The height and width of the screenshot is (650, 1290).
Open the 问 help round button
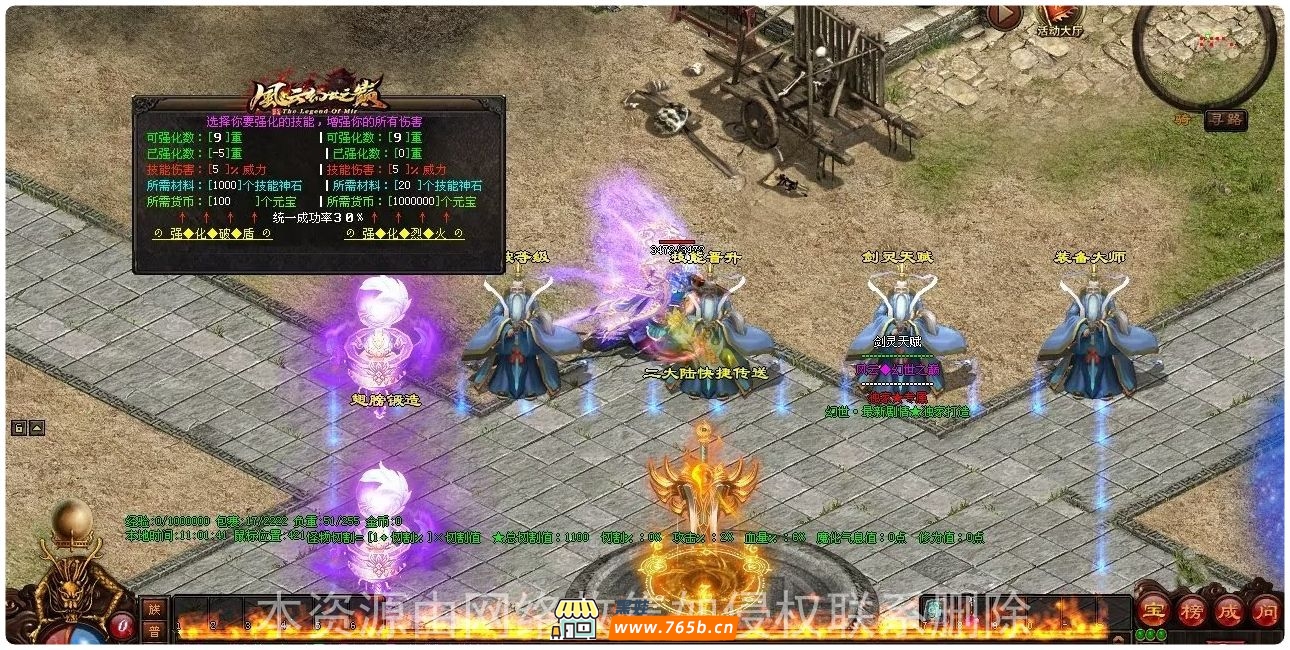(x=1265, y=609)
